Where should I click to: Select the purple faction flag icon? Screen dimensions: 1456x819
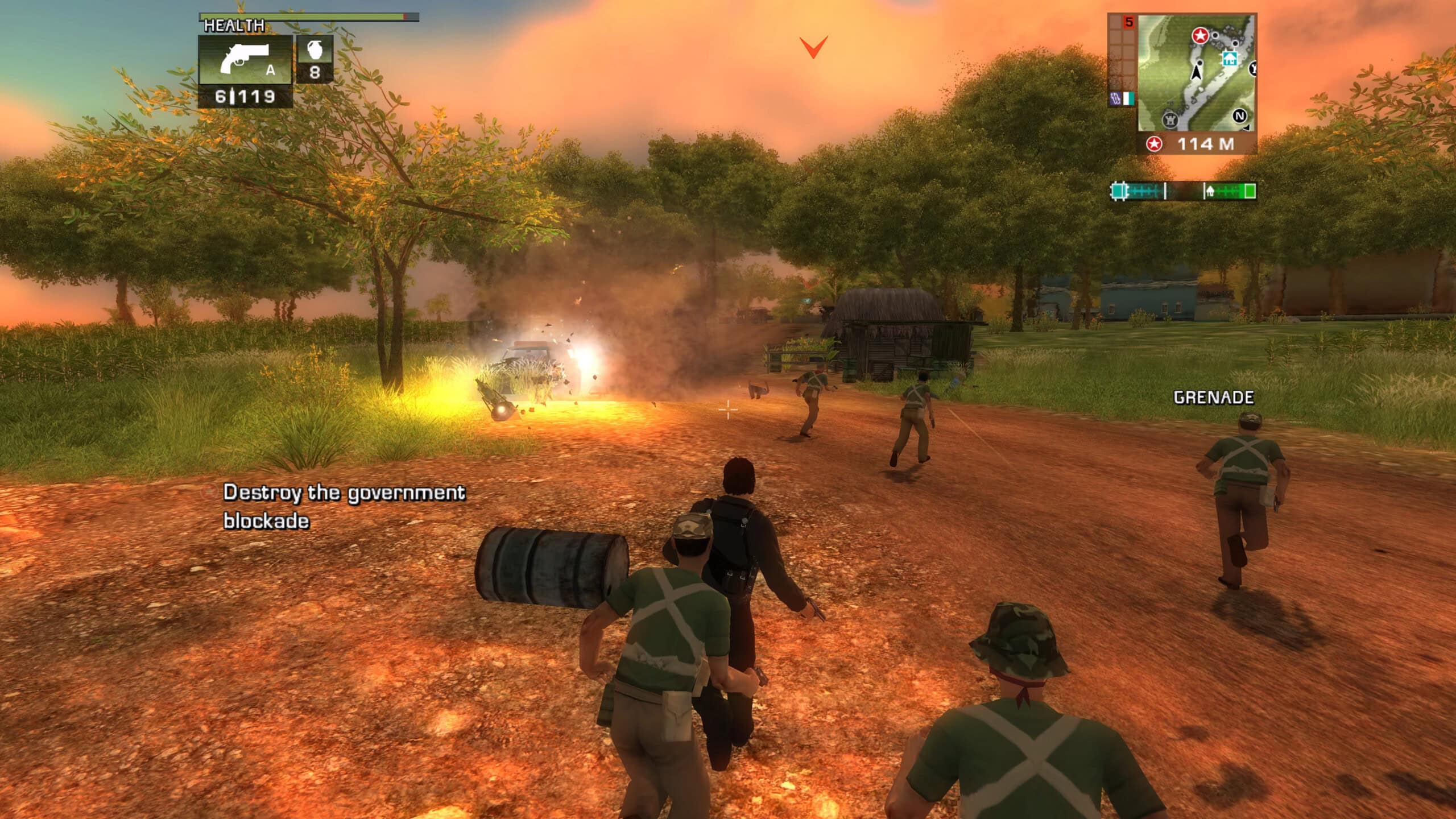point(1116,98)
